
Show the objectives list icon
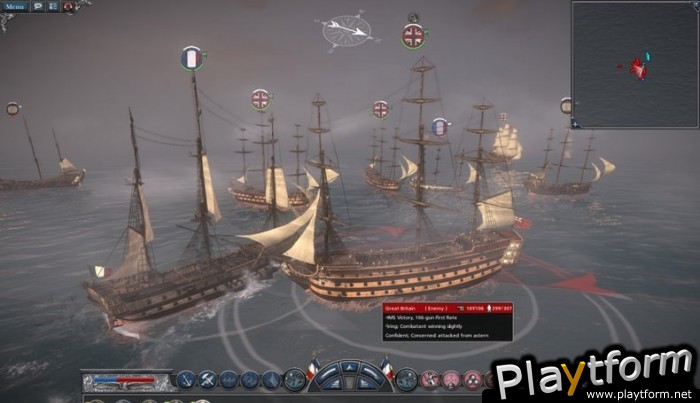(53, 6)
